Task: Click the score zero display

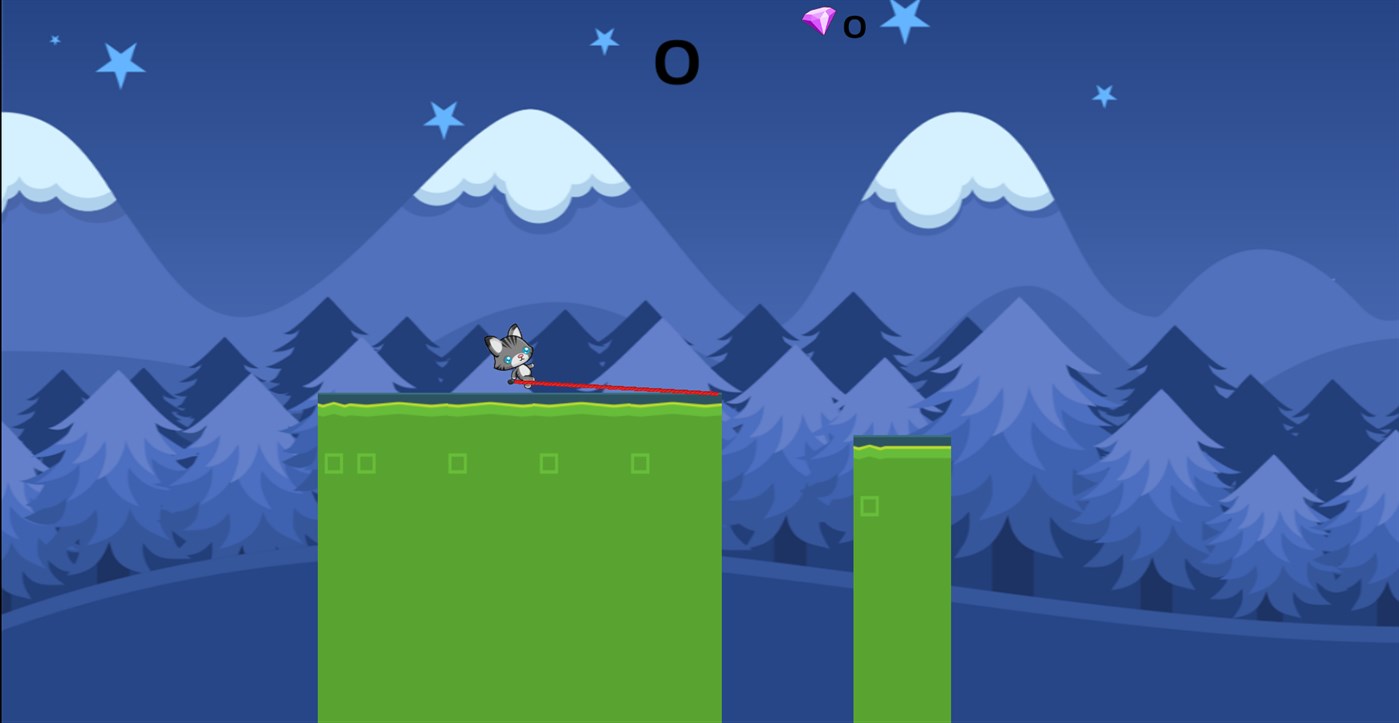Action: point(675,62)
